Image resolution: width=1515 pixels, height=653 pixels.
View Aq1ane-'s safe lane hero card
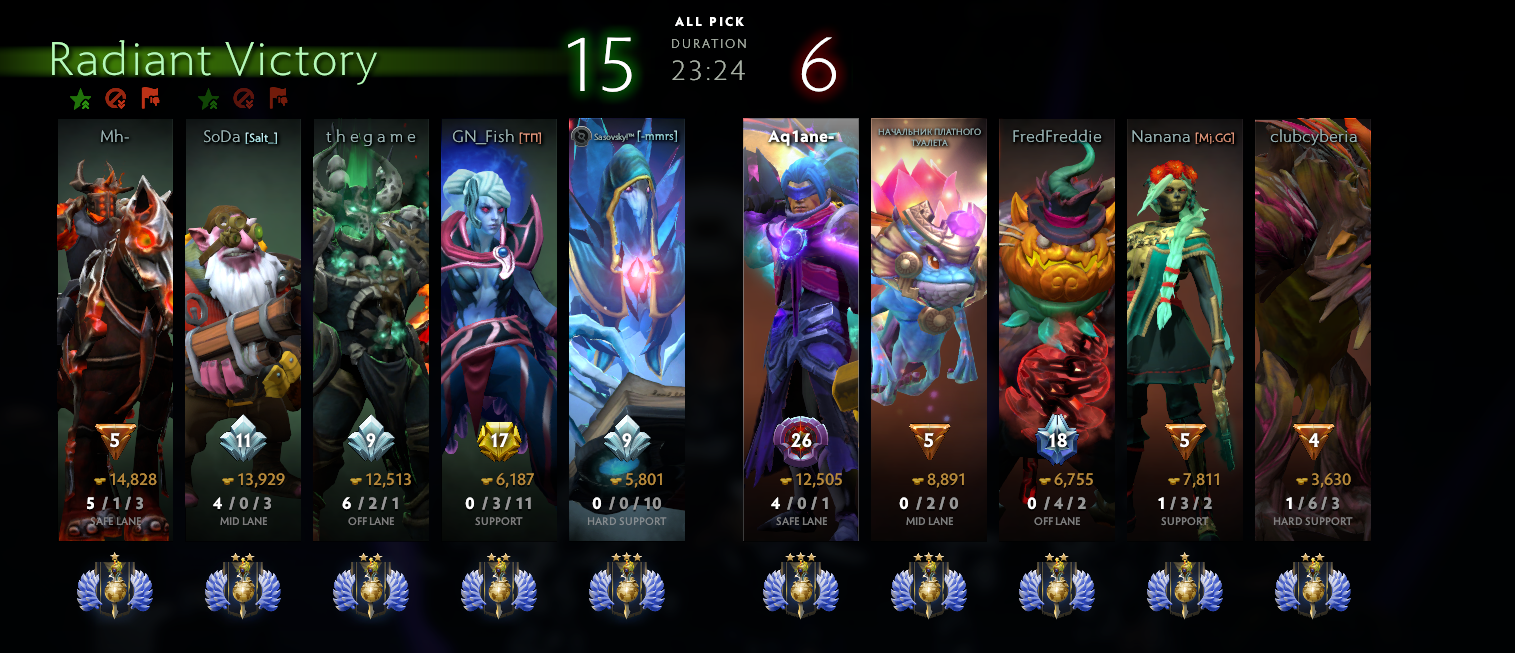pos(801,300)
